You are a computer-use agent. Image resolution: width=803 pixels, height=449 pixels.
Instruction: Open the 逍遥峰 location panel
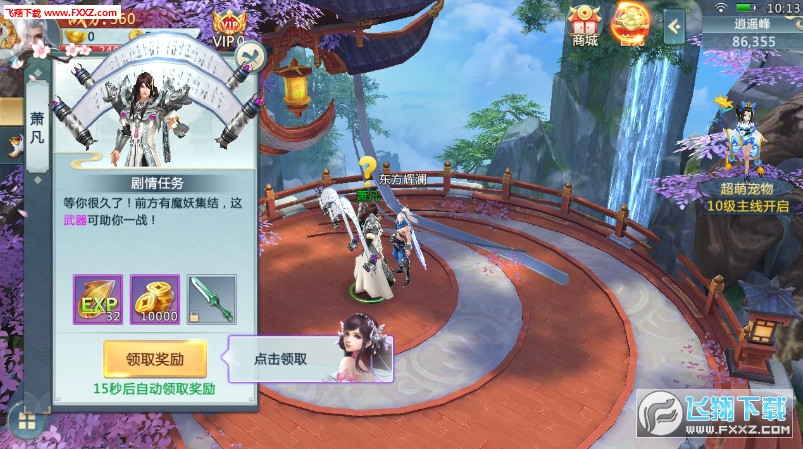(753, 34)
